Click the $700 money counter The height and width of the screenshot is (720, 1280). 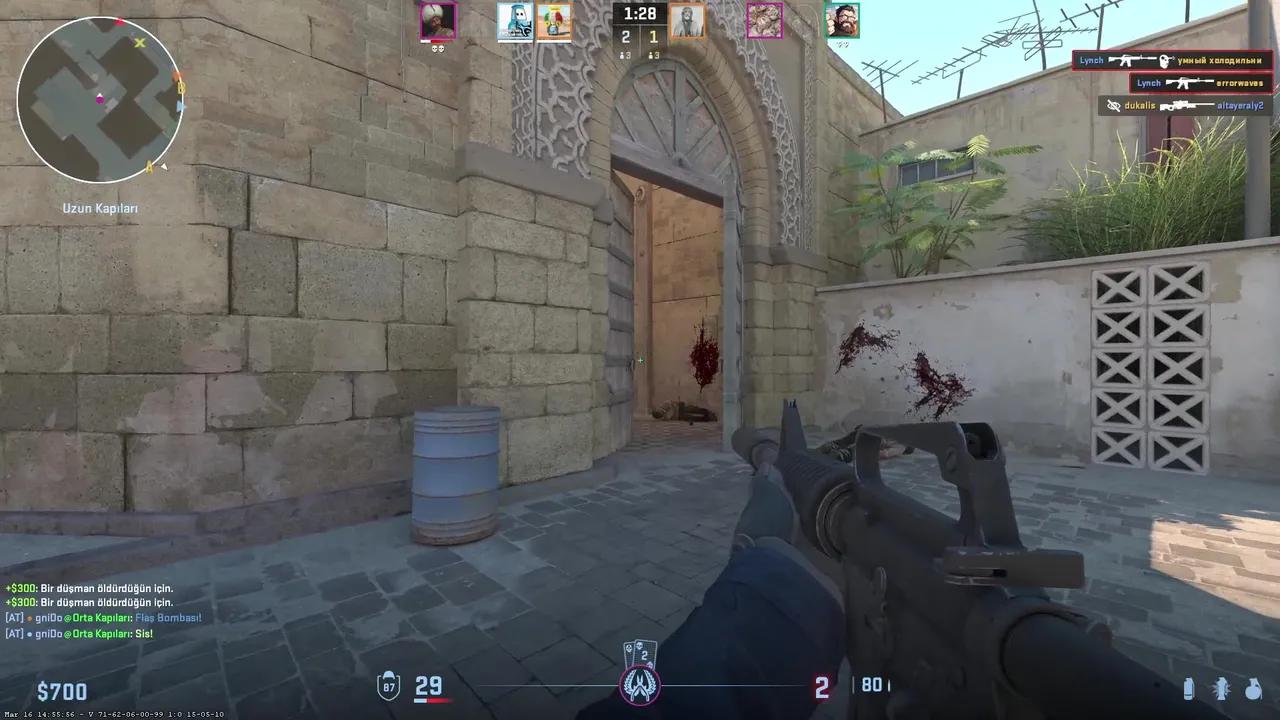[62, 691]
